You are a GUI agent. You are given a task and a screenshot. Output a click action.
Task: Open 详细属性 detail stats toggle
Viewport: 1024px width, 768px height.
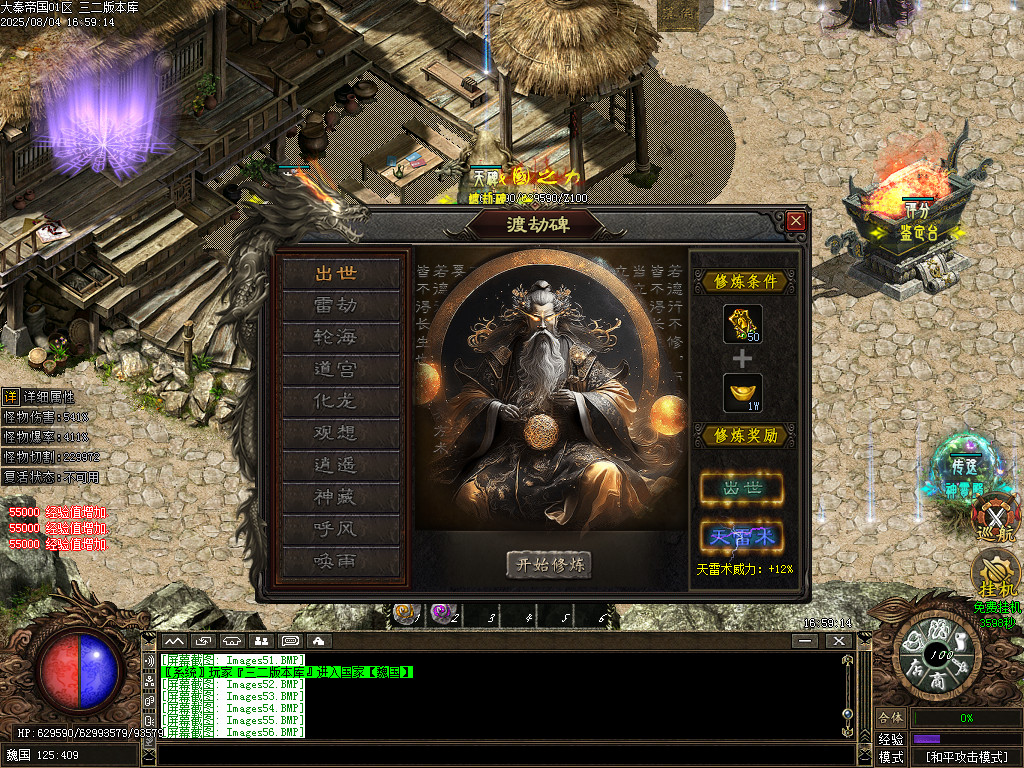click(10, 397)
